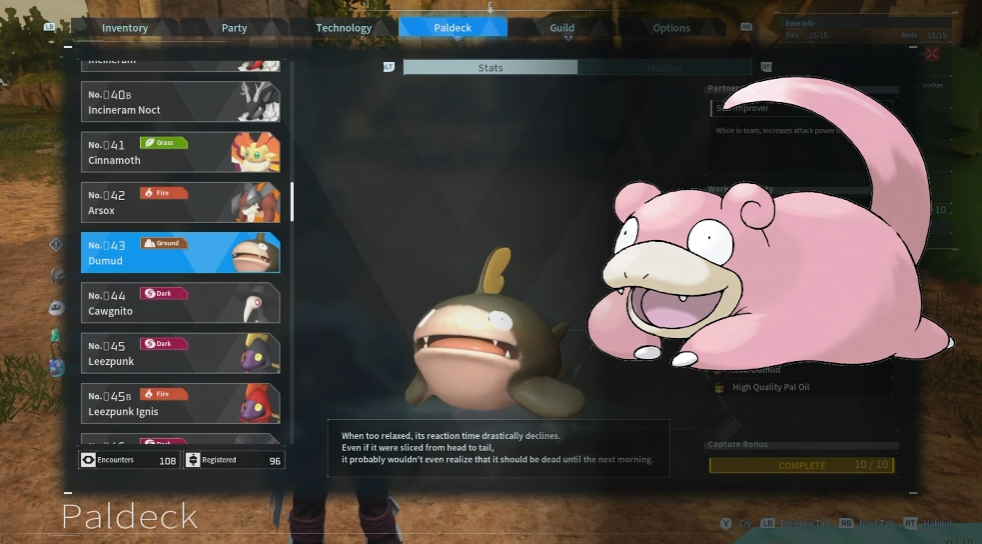Viewport: 982px width, 544px height.
Task: Close the Paldeck window with the X
Action: (932, 54)
